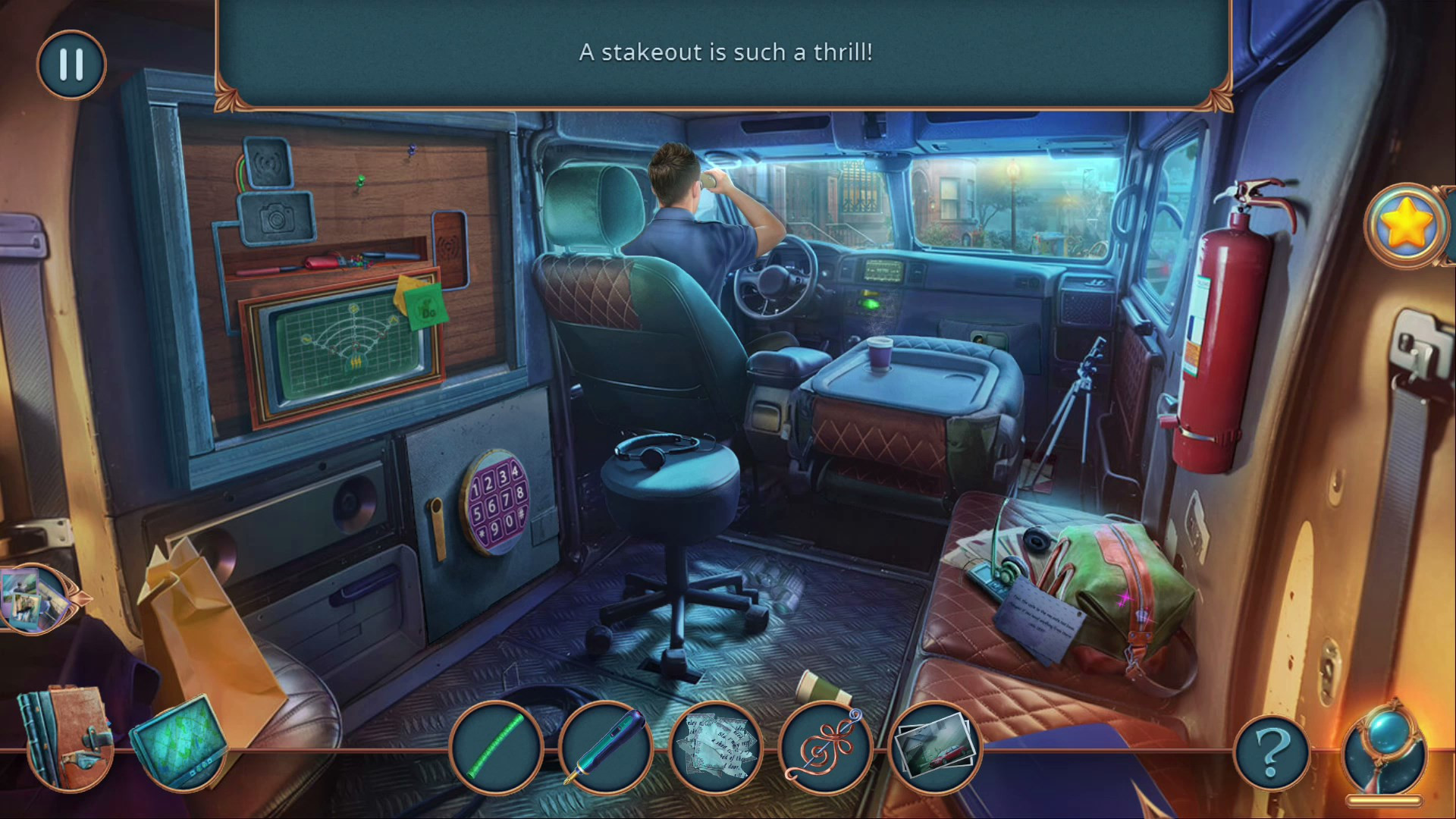Screen dimensions: 1456x819
Task: Pick the pen from the inventory bar
Action: coord(605,746)
